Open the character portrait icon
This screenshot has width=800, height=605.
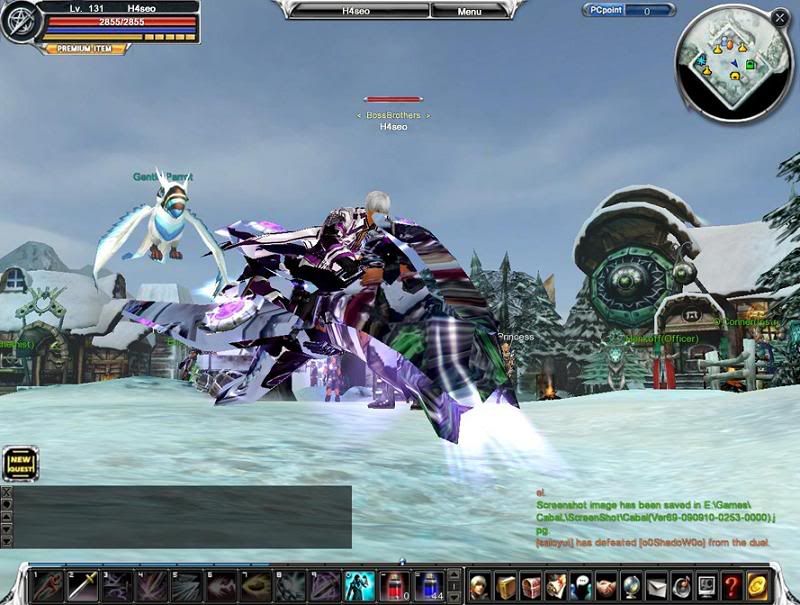(x=481, y=586)
